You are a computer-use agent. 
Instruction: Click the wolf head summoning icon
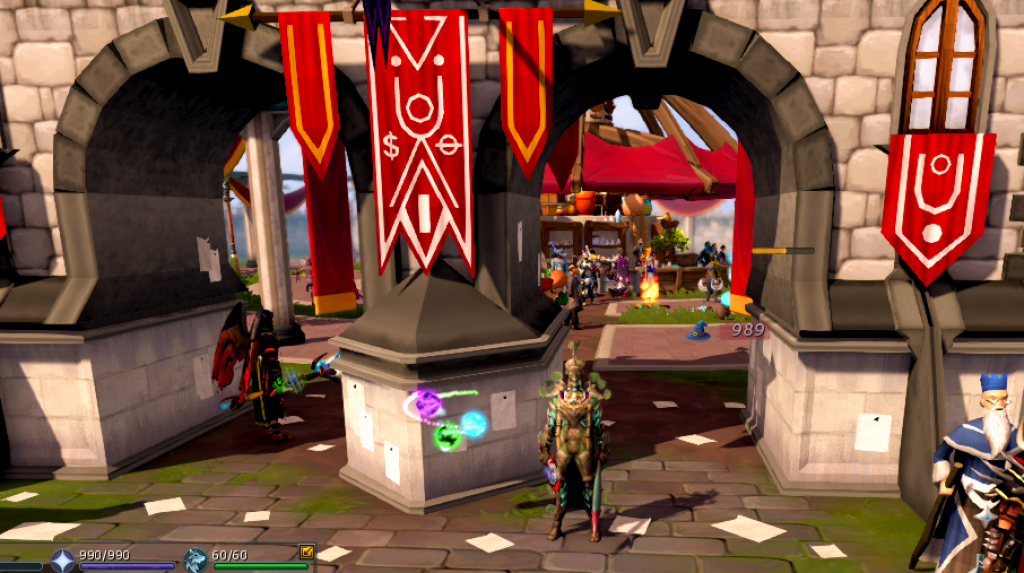coord(195,560)
